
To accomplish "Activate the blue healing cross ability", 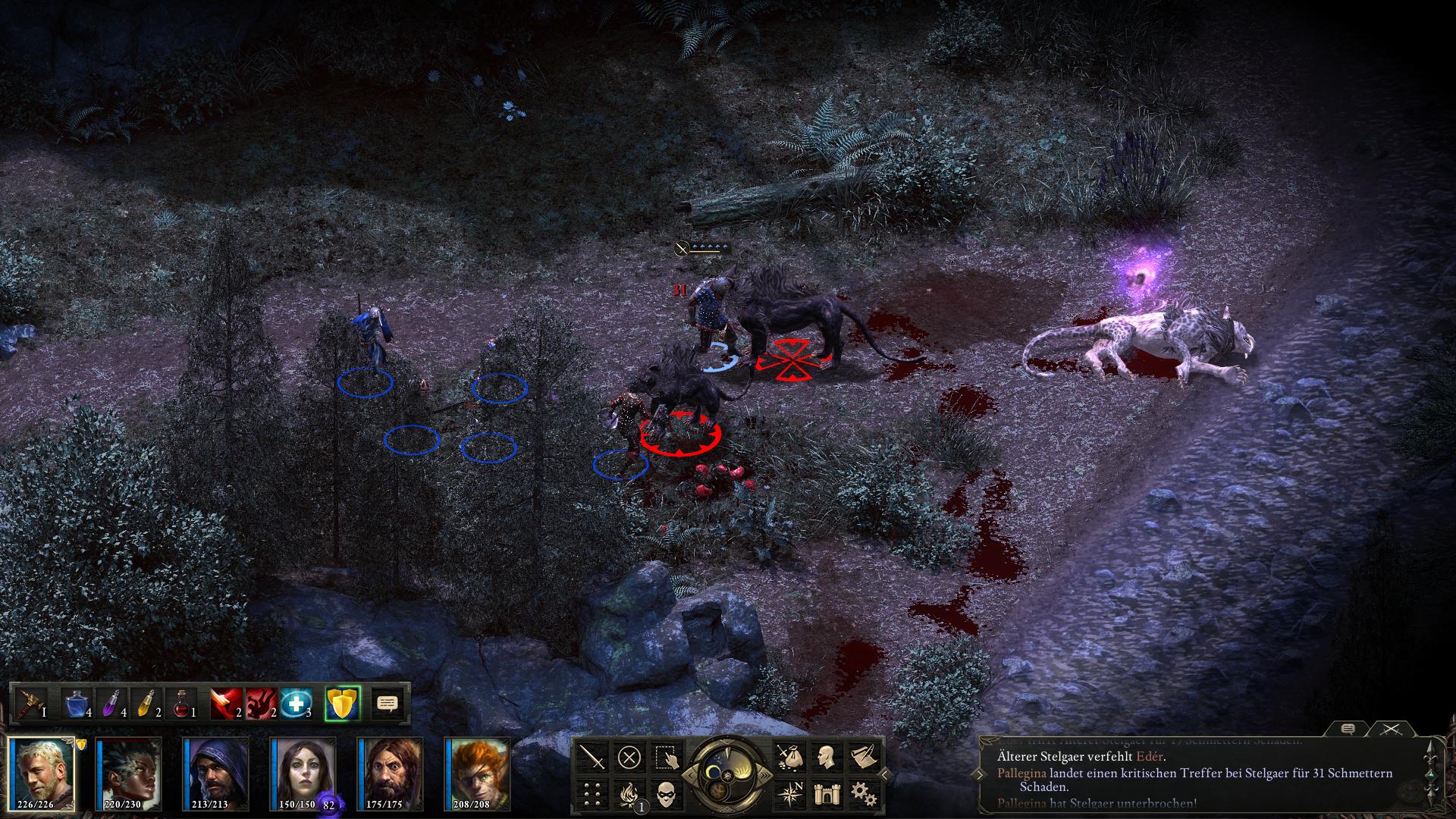I will point(295,704).
